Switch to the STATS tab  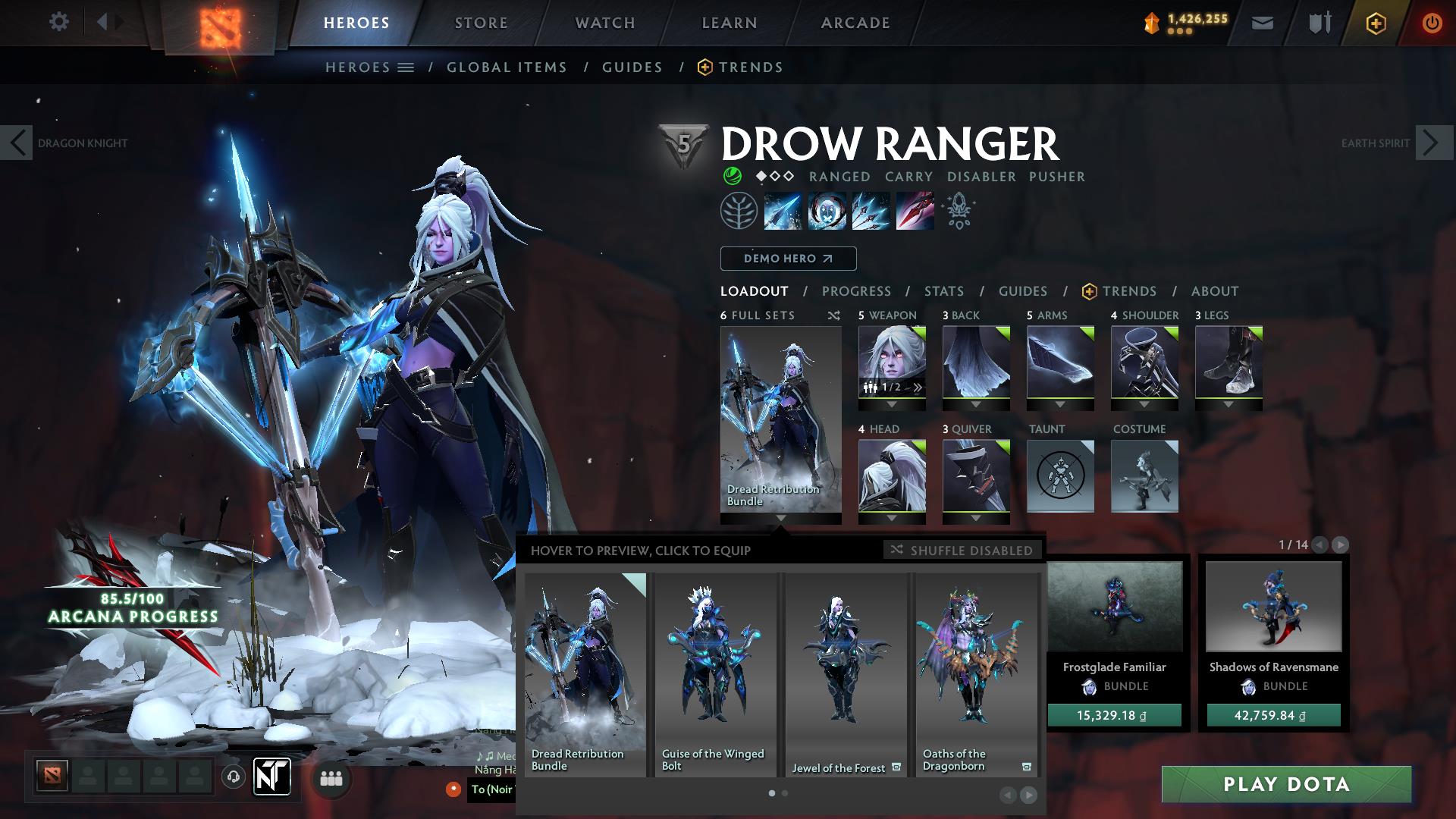943,291
